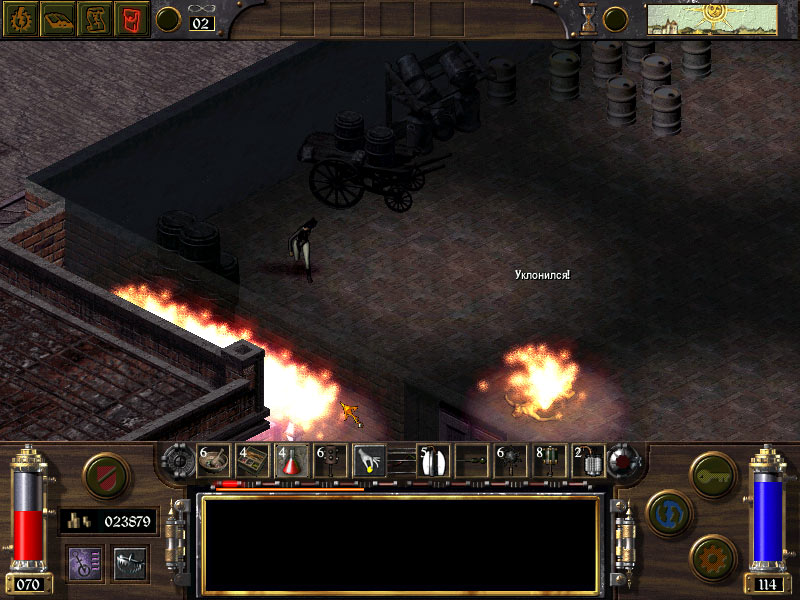
Task: Click the hourglass rest button
Action: (589, 19)
